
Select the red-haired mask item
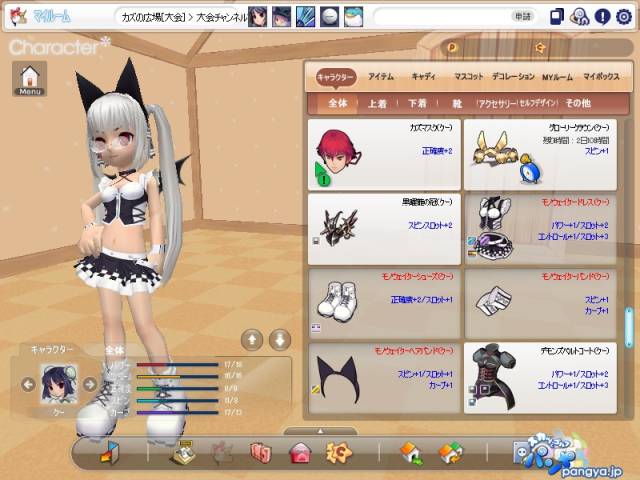385,155
